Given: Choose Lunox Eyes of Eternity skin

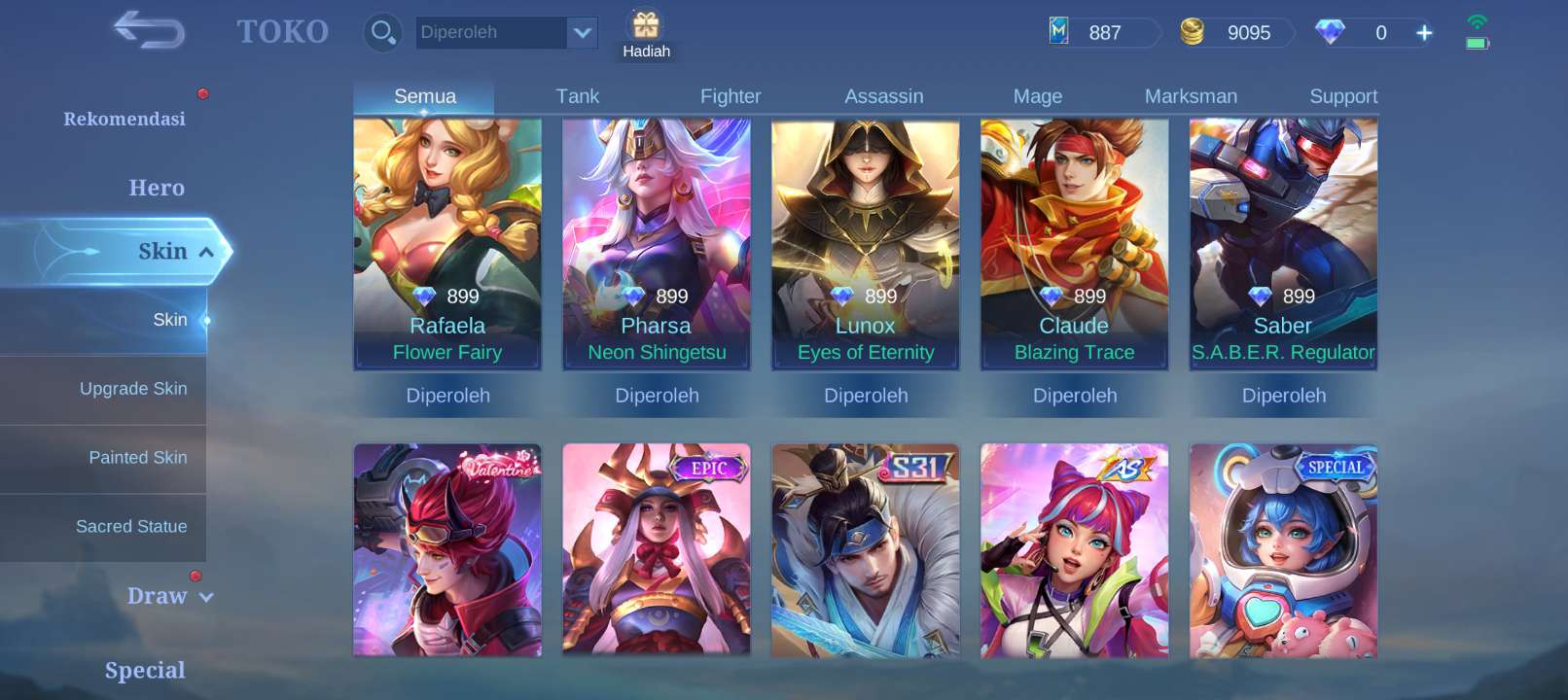Looking at the screenshot, I should [866, 243].
